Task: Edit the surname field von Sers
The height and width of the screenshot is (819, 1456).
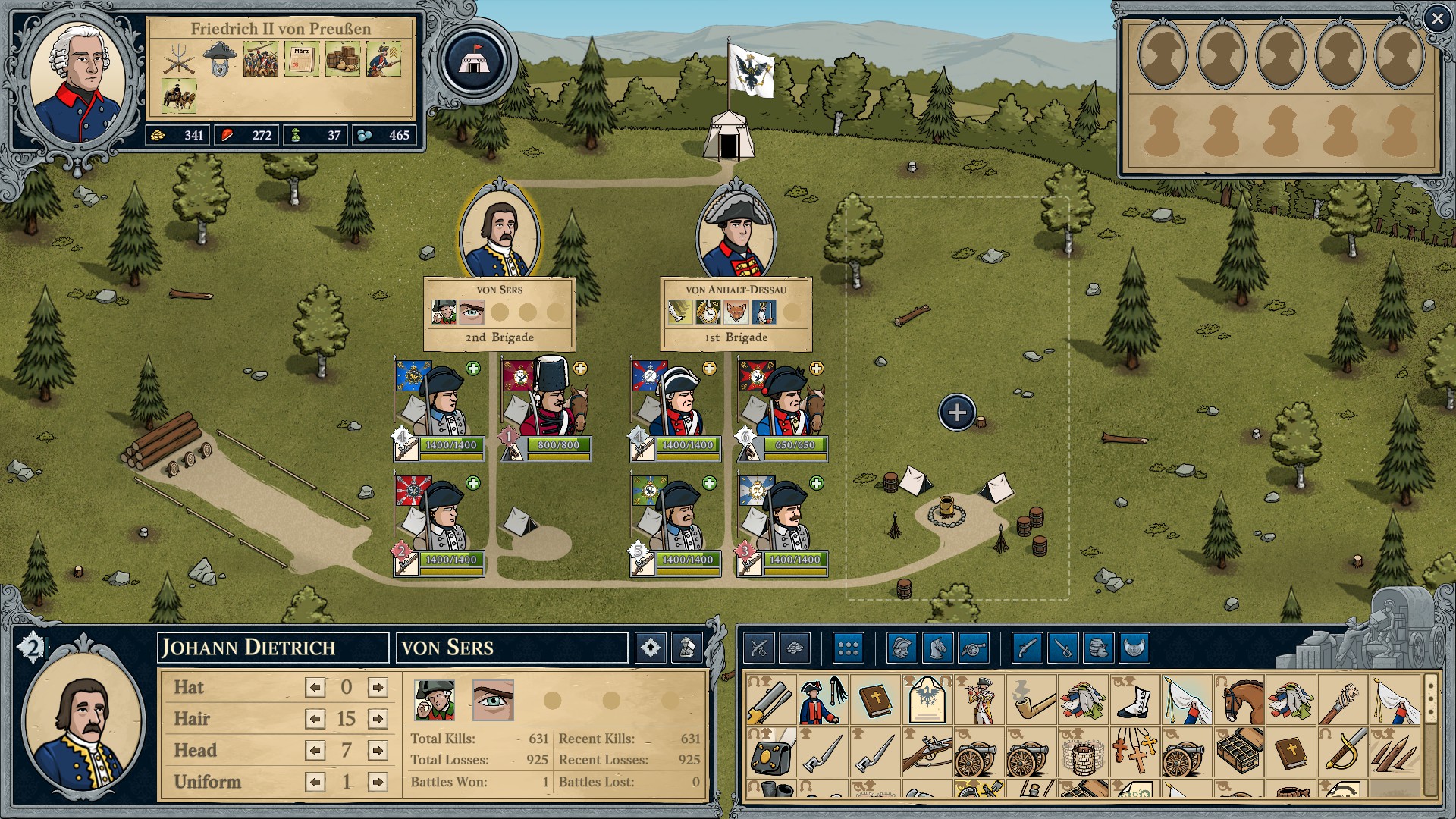Action: coord(512,648)
